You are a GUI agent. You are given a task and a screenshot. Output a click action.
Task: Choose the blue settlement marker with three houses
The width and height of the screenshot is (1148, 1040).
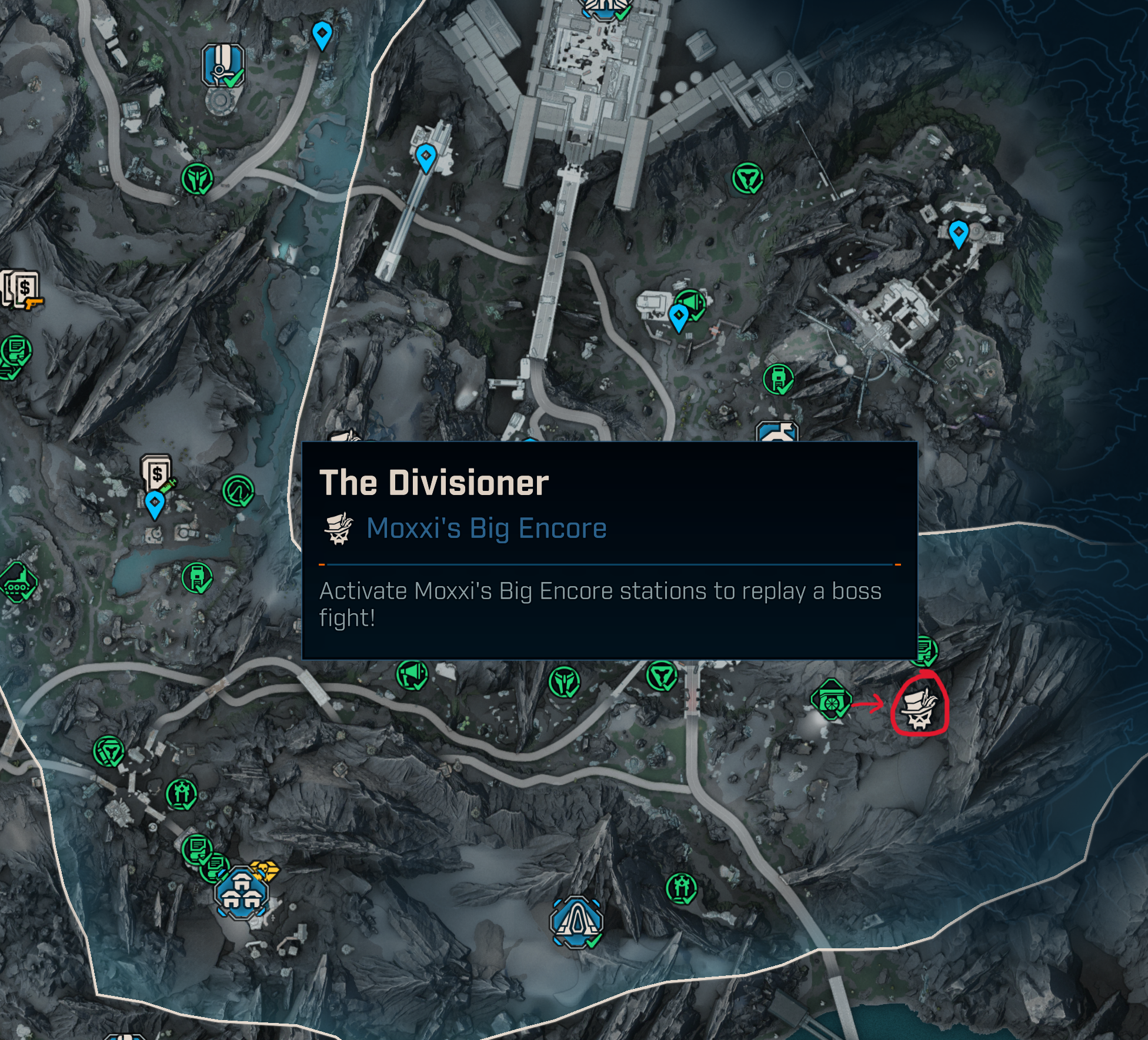click(x=241, y=893)
